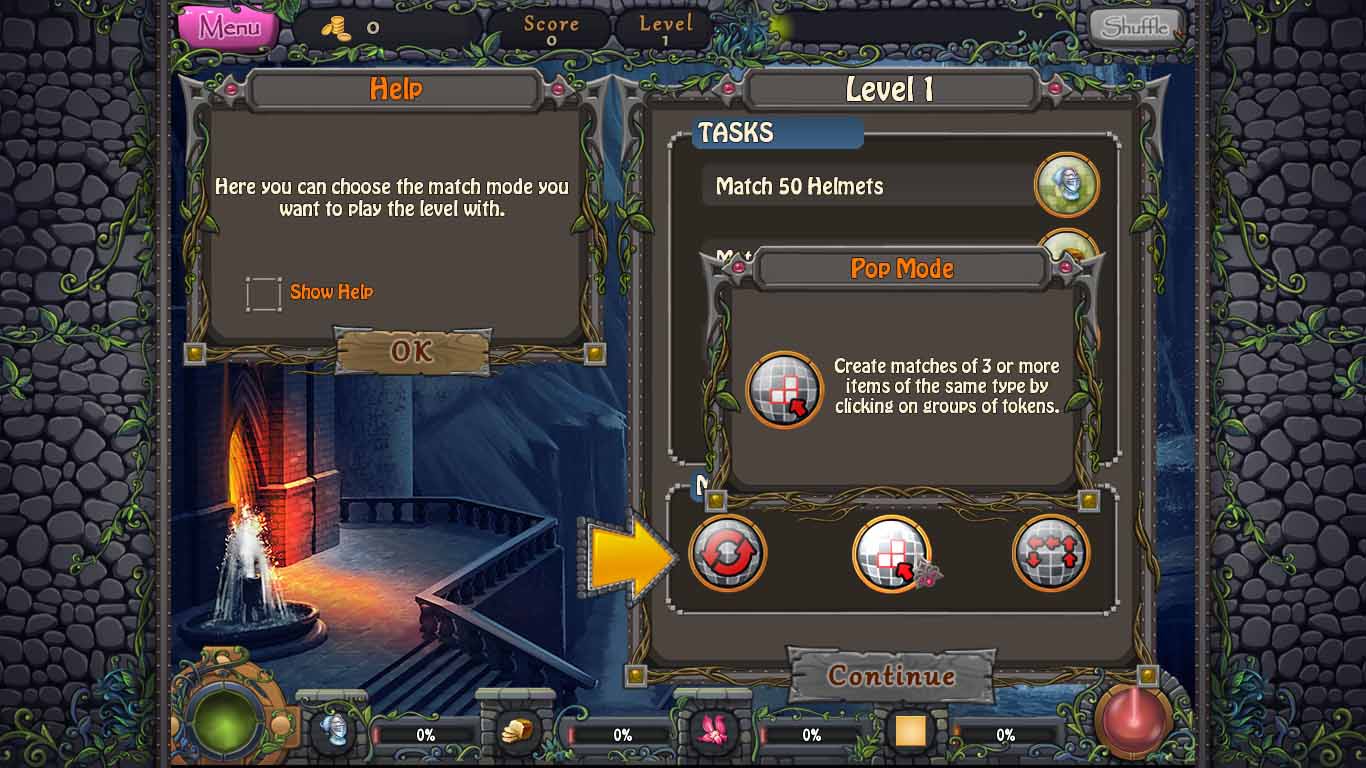This screenshot has height=768, width=1366.
Task: Click the Shuffle button
Action: (1135, 27)
